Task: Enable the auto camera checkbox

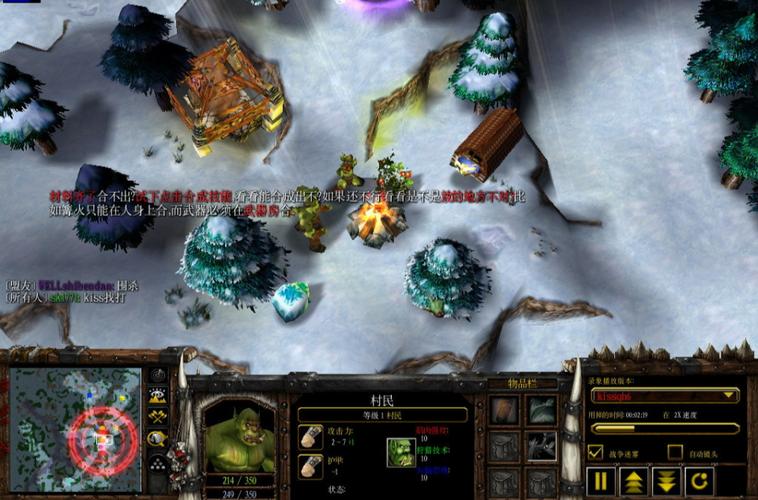Action: 675,452
